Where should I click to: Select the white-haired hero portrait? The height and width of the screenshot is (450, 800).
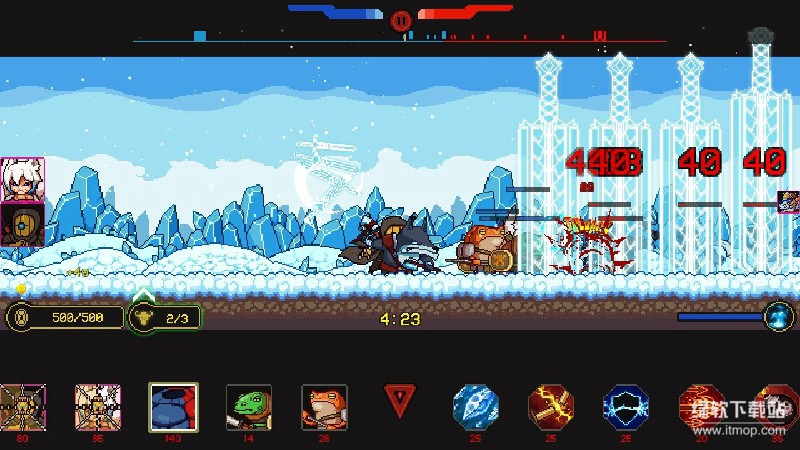click(x=21, y=180)
